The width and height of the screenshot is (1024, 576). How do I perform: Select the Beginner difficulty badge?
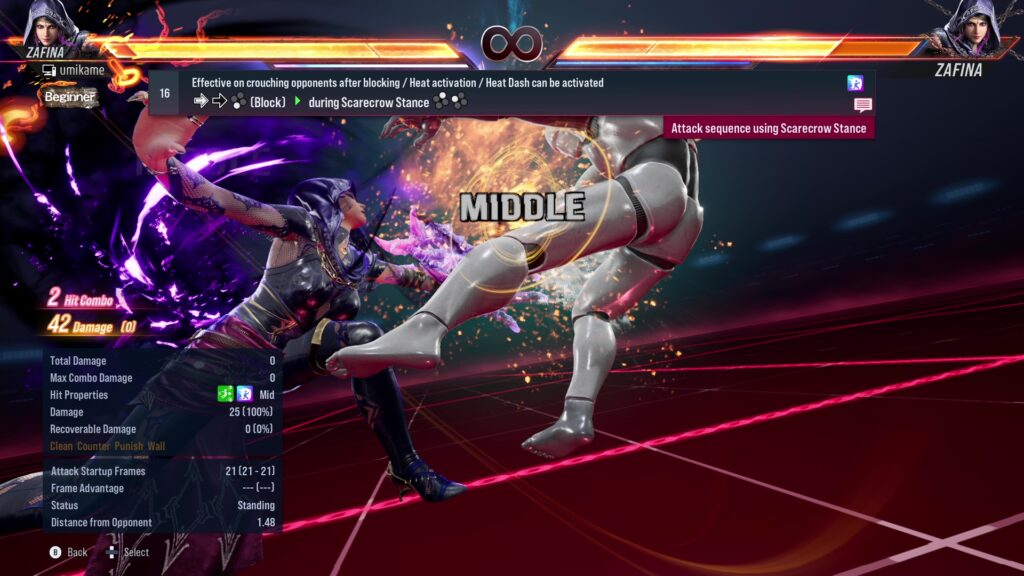click(69, 97)
